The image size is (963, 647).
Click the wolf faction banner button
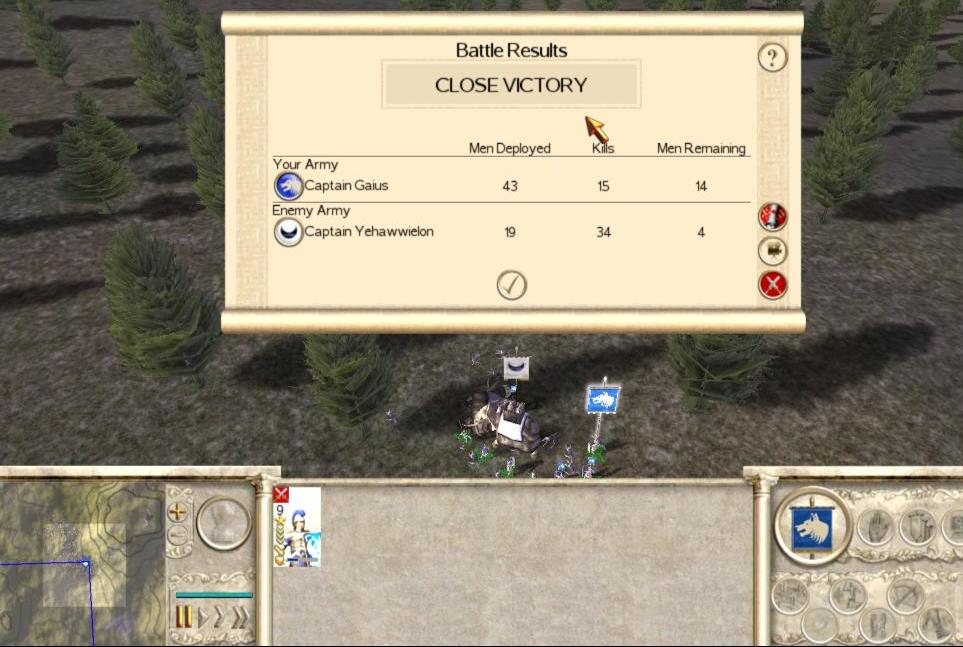pos(812,527)
